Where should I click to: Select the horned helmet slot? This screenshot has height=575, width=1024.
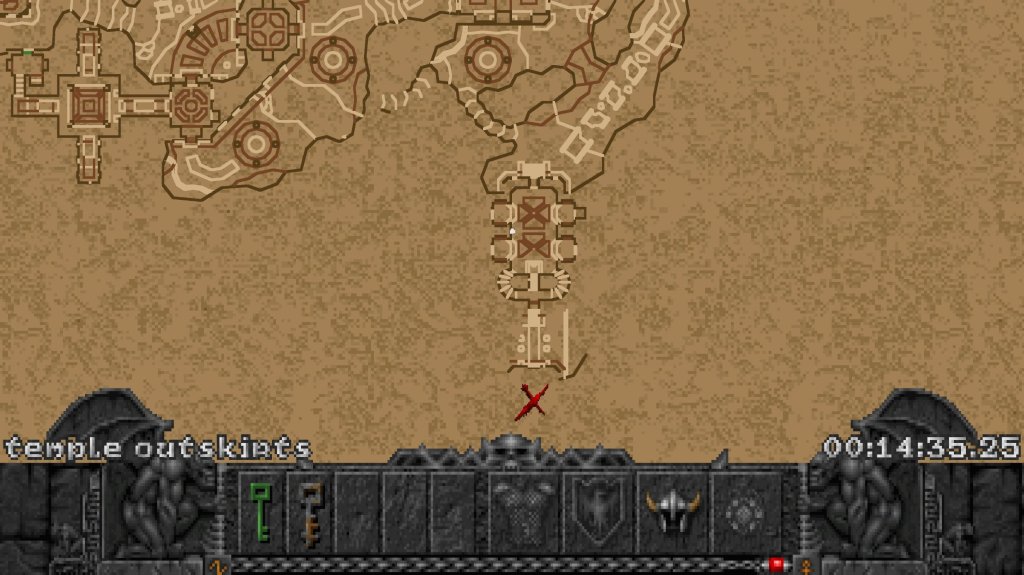[x=671, y=512]
